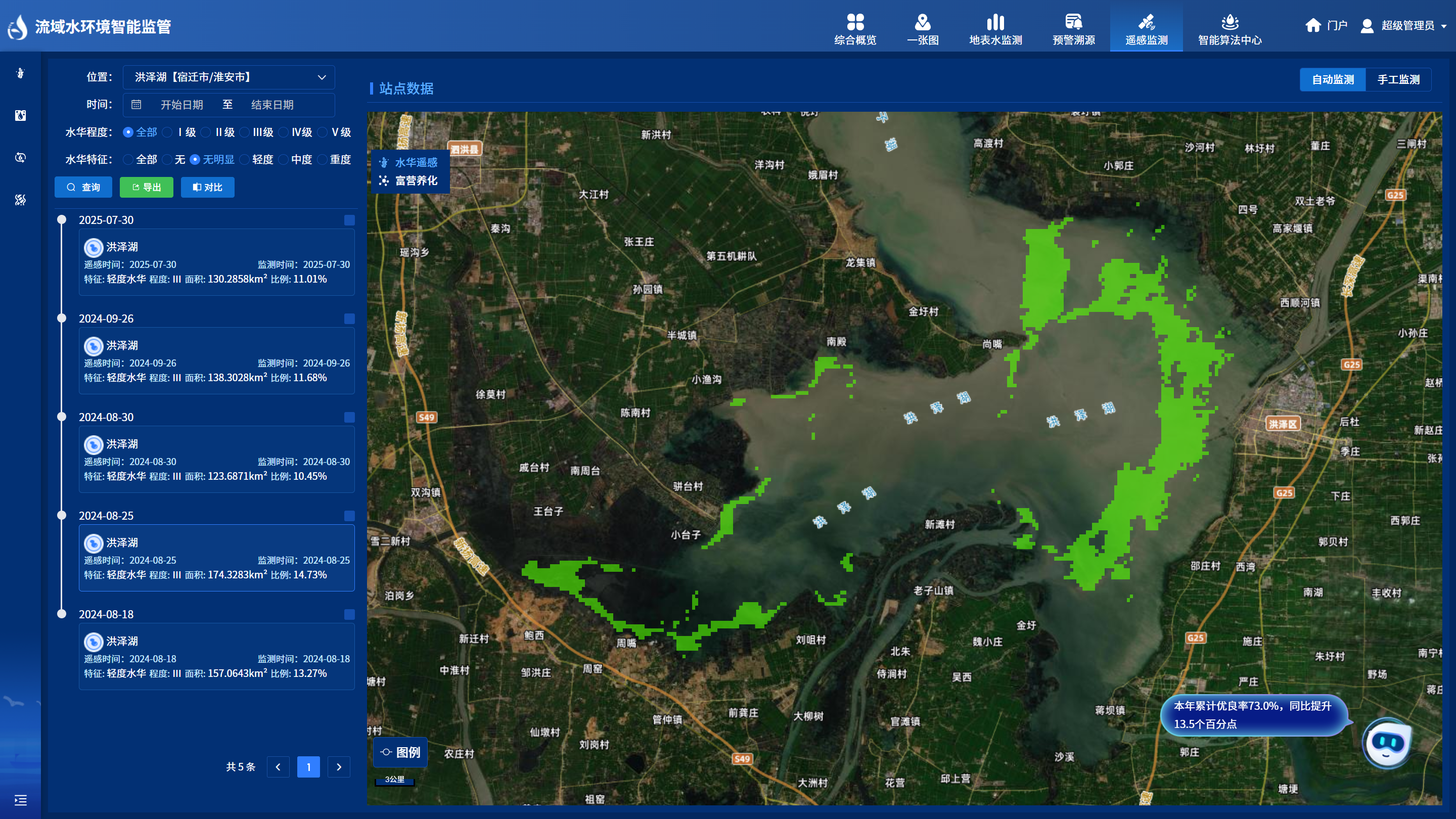Open the 综合概览 overview tab

[855, 29]
